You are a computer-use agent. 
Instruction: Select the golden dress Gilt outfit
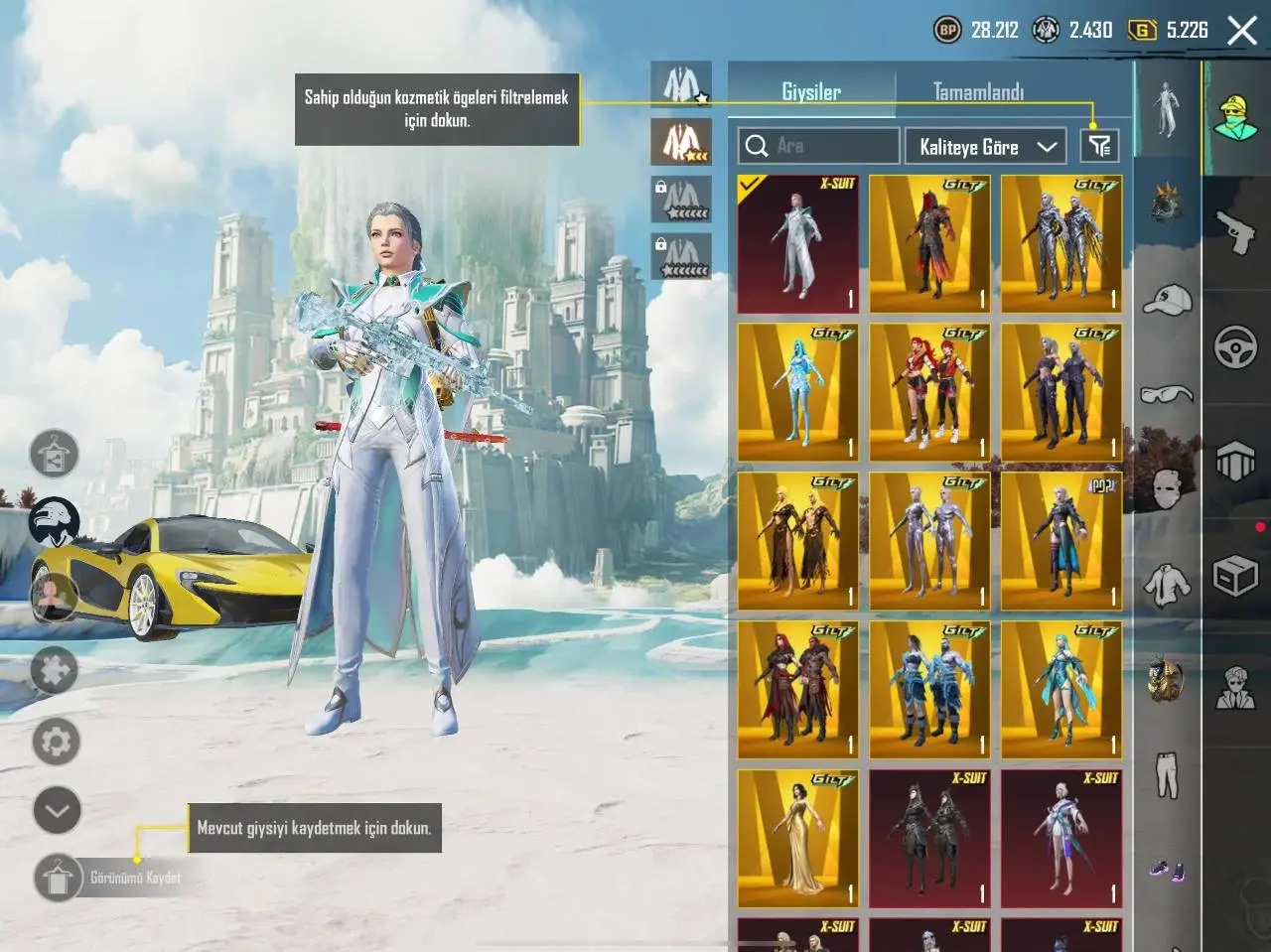tap(797, 838)
